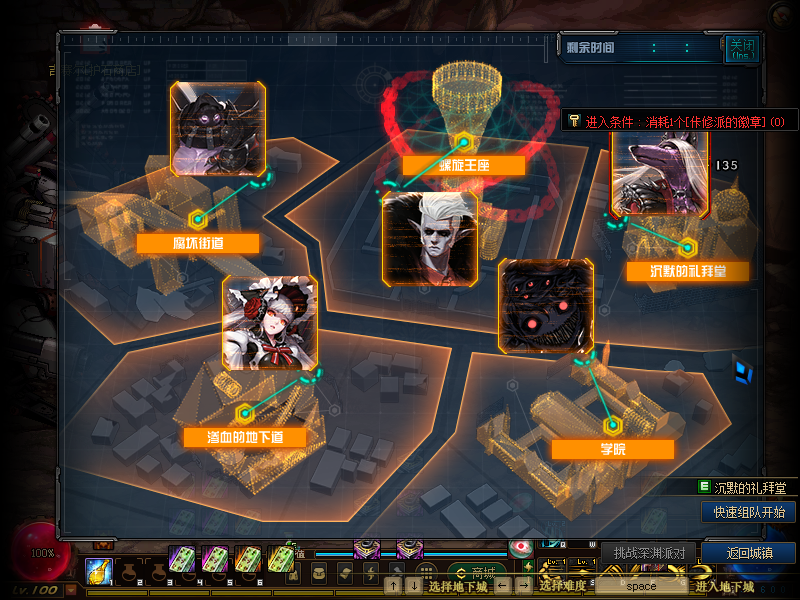Viewport: 800px width, 600px height.
Task: Select the red-eyed gothic girl portrait
Action: 269,323
